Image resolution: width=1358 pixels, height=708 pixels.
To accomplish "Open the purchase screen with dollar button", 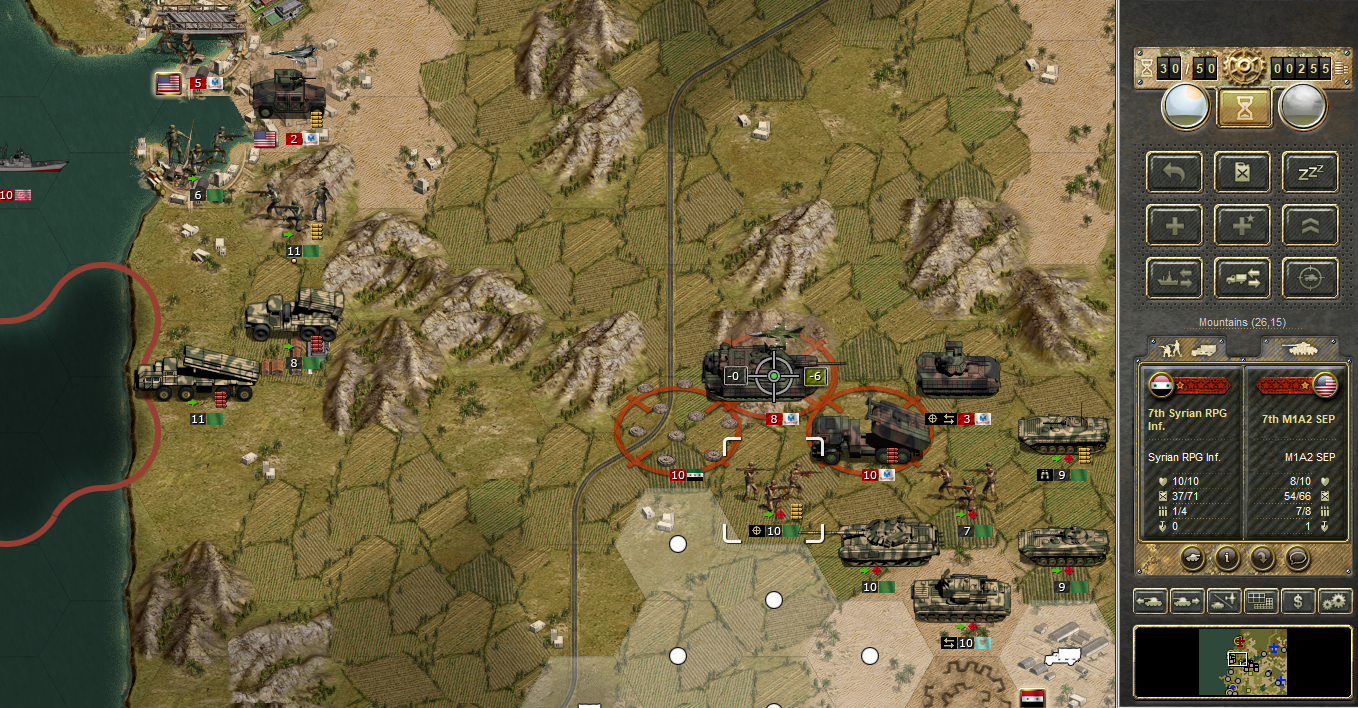I will point(1298,601).
